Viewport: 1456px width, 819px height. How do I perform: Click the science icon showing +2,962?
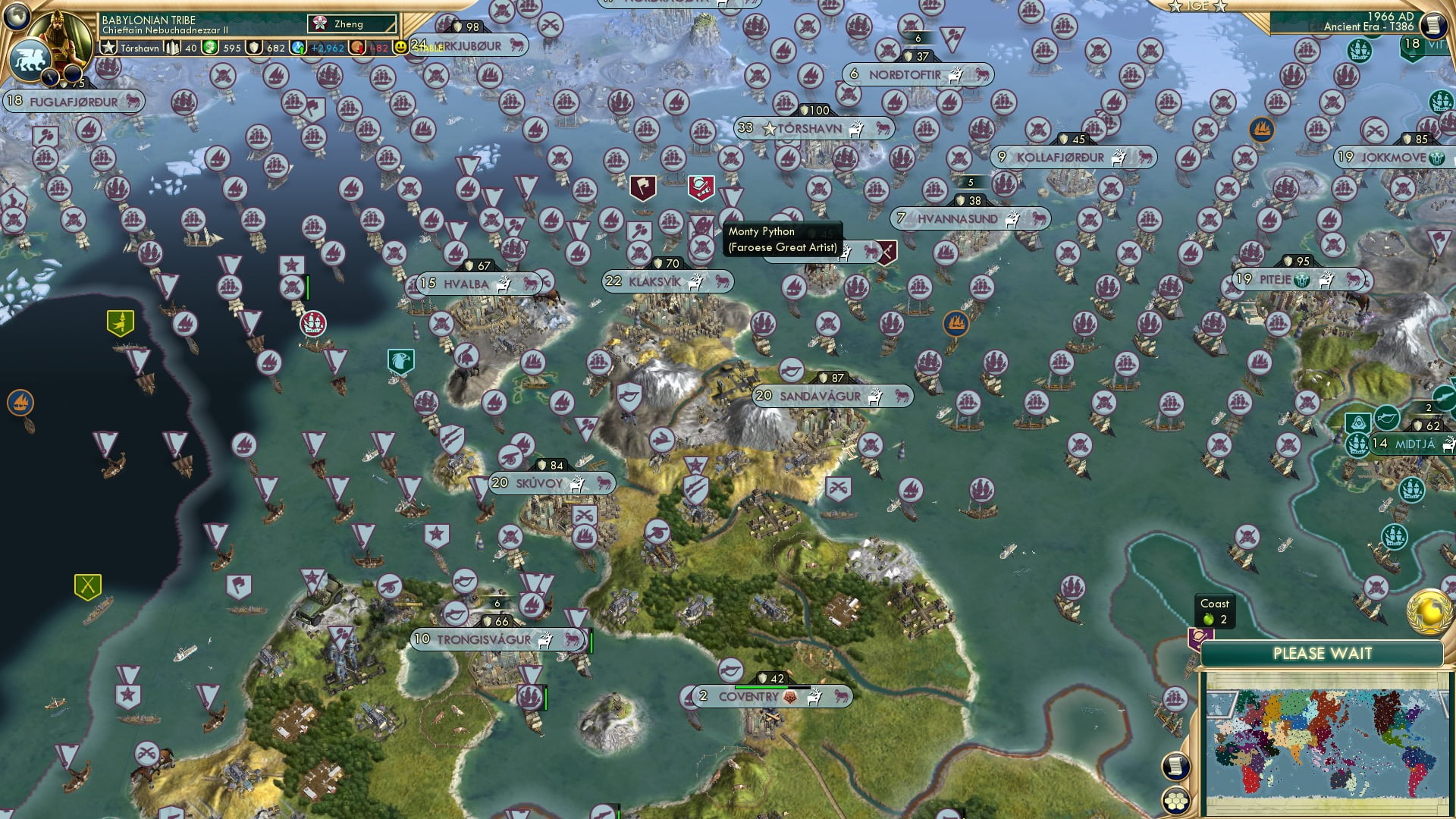(297, 47)
